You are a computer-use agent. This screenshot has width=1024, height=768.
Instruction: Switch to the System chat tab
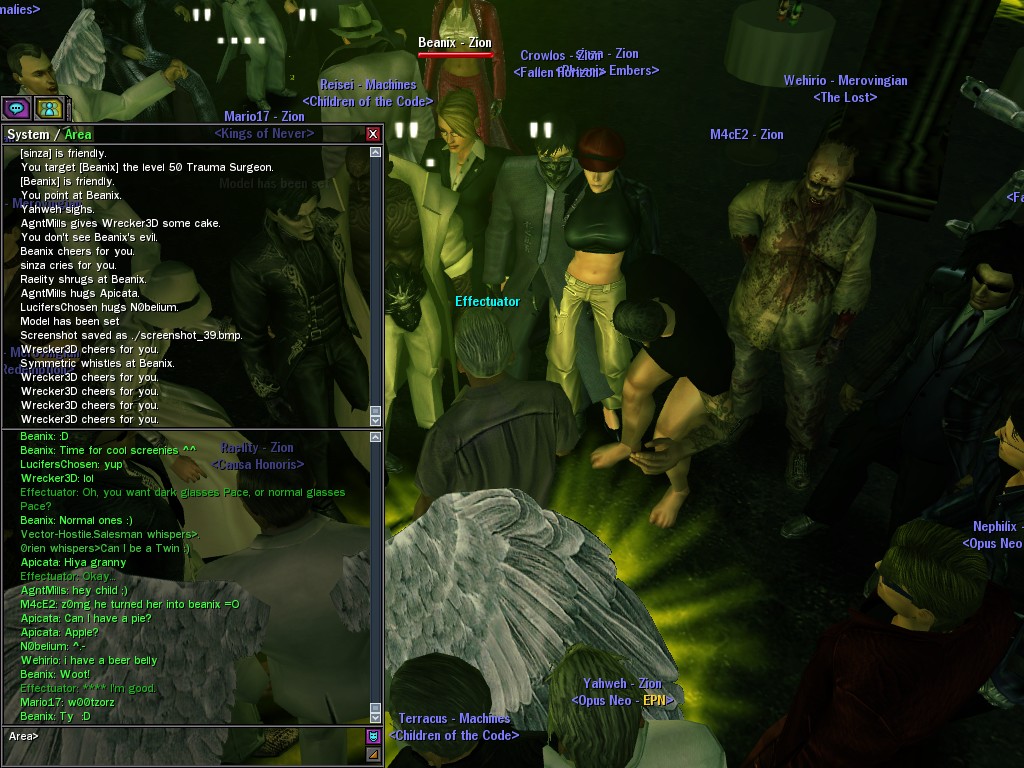28,134
